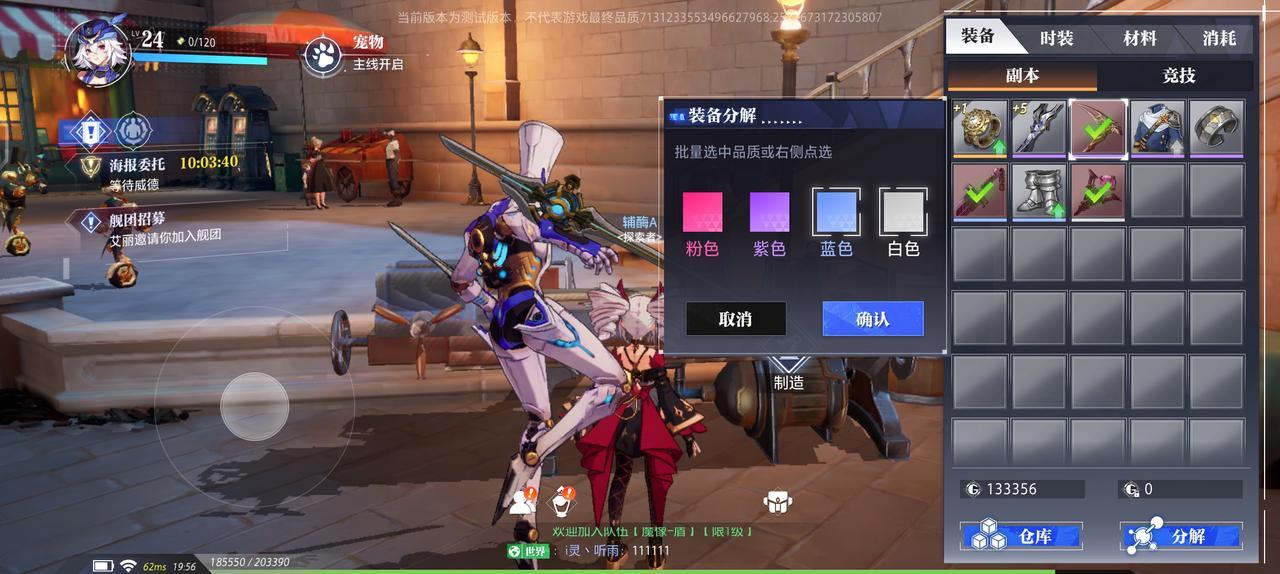The image size is (1280, 574).
Task: Open the 材料 materials tab
Action: [1140, 38]
